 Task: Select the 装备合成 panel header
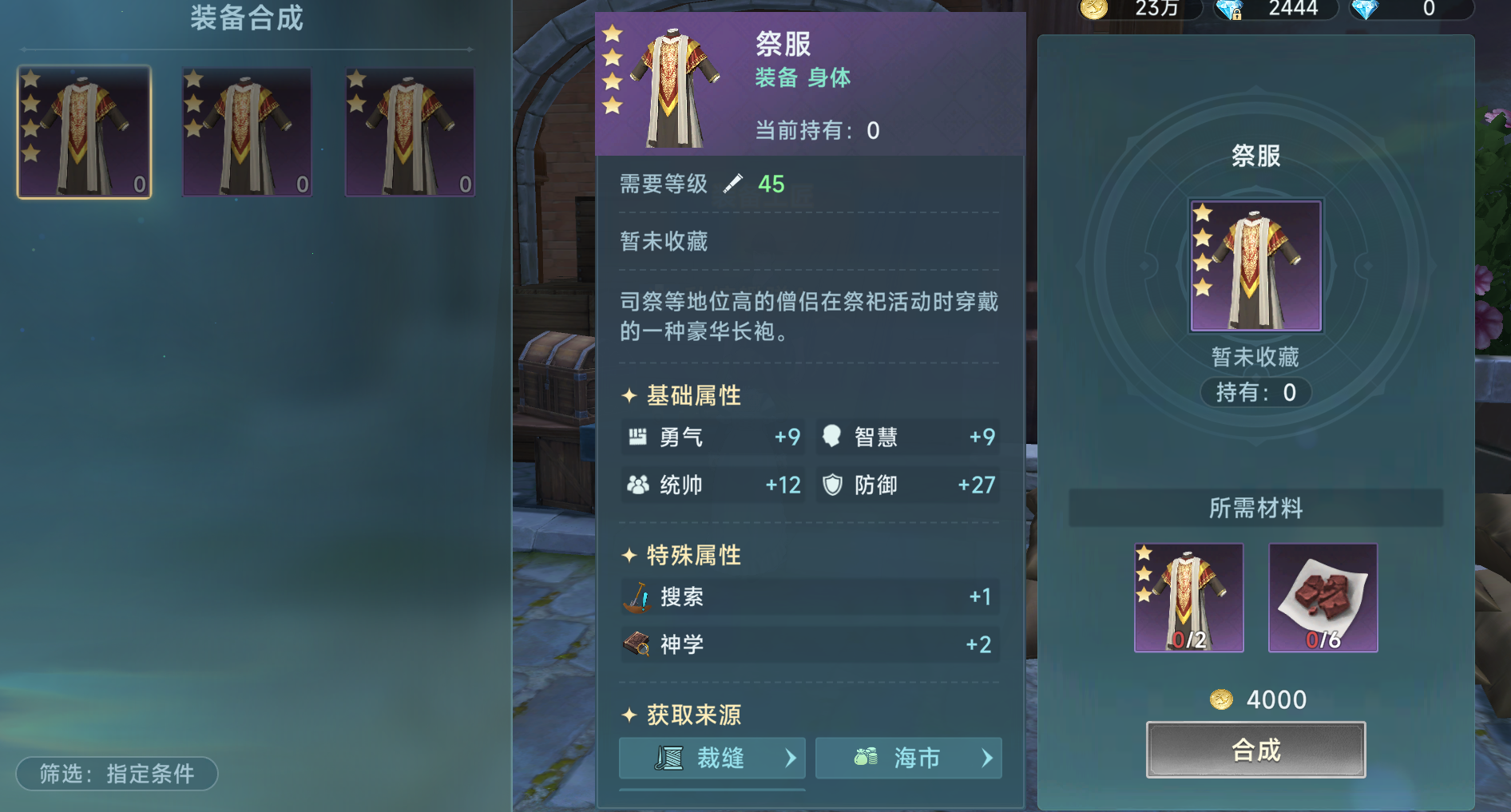(248, 18)
